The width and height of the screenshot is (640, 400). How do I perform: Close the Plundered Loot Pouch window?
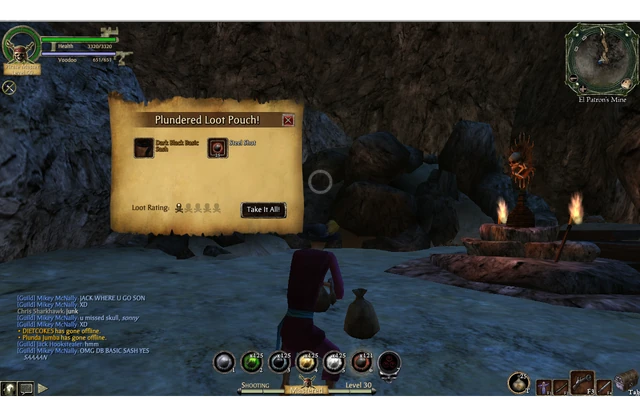tap(288, 120)
